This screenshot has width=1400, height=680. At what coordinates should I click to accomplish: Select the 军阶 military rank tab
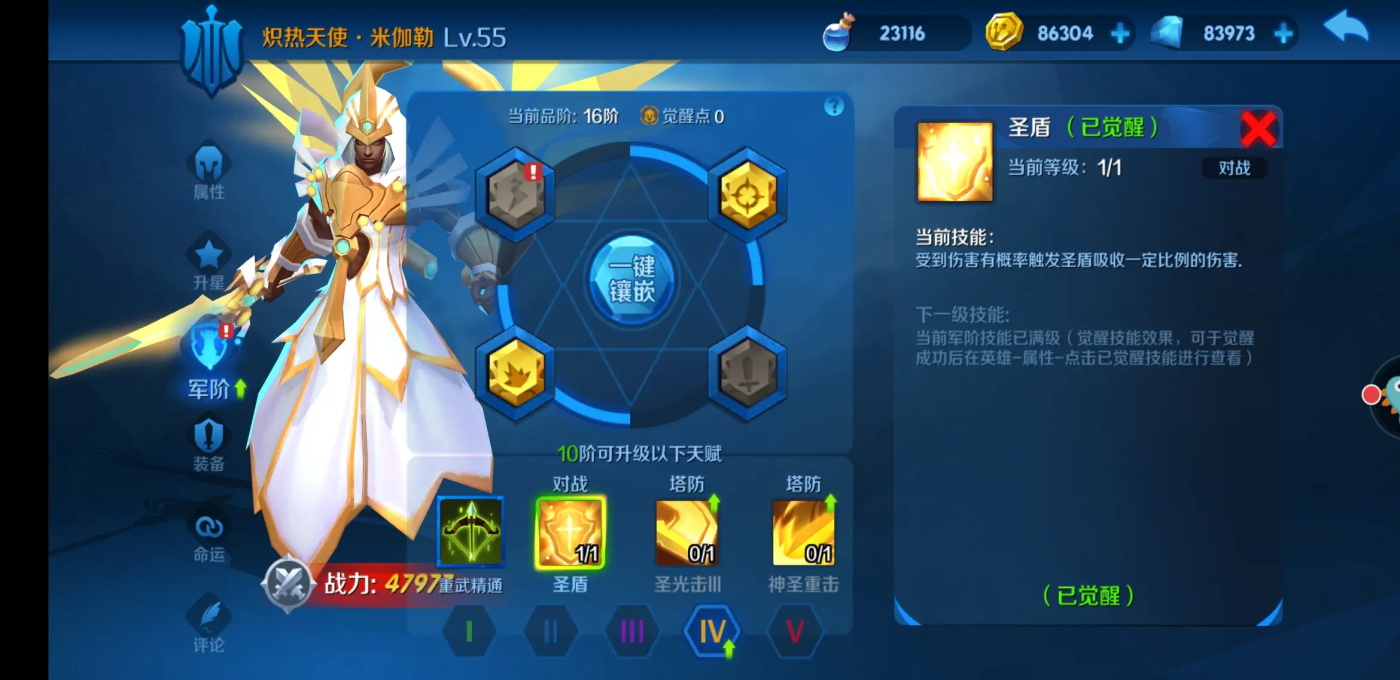coord(209,360)
